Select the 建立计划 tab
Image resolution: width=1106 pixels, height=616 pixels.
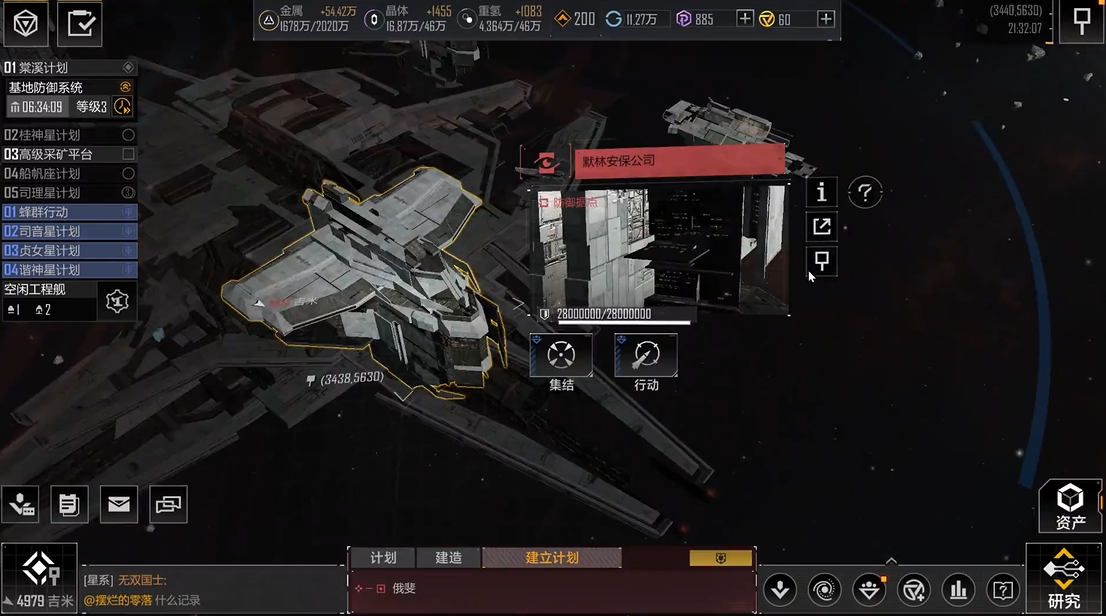tap(551, 558)
